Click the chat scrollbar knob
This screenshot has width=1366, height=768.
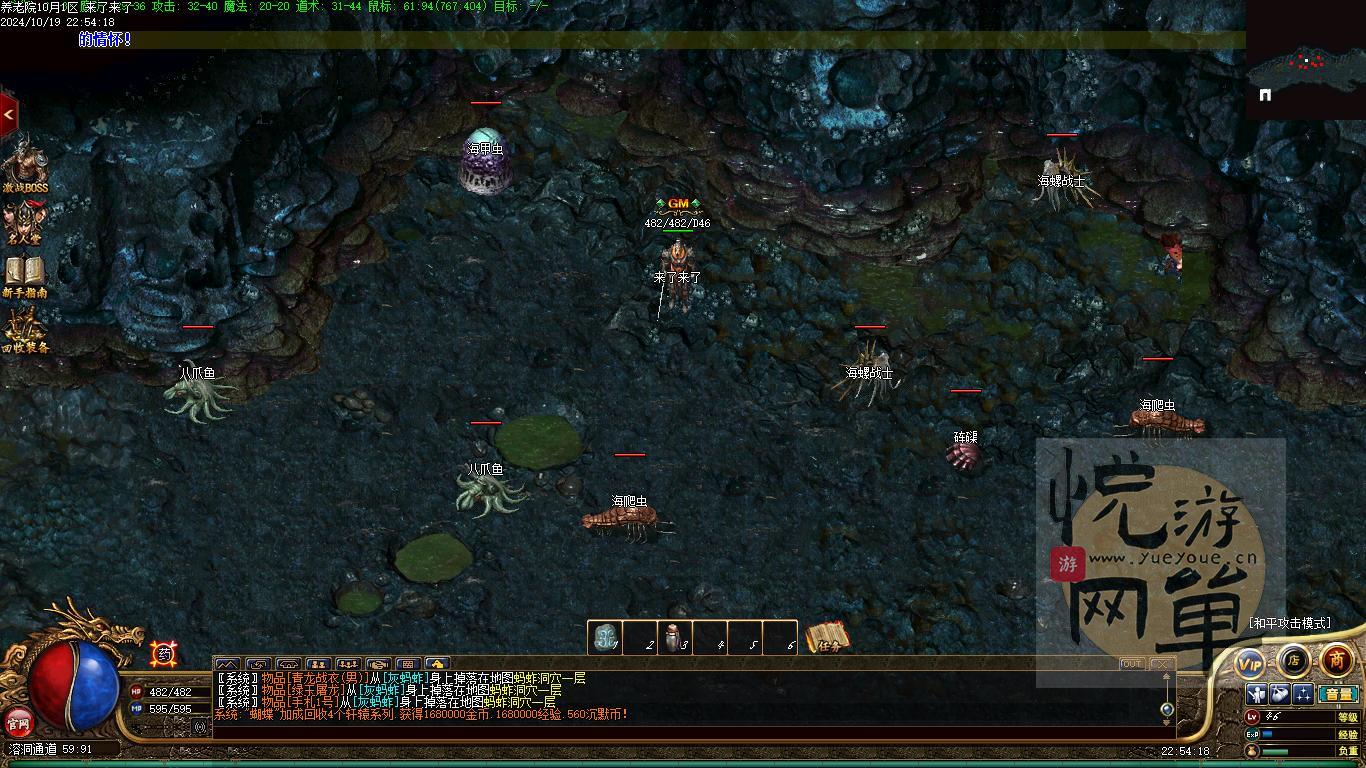tap(1166, 709)
